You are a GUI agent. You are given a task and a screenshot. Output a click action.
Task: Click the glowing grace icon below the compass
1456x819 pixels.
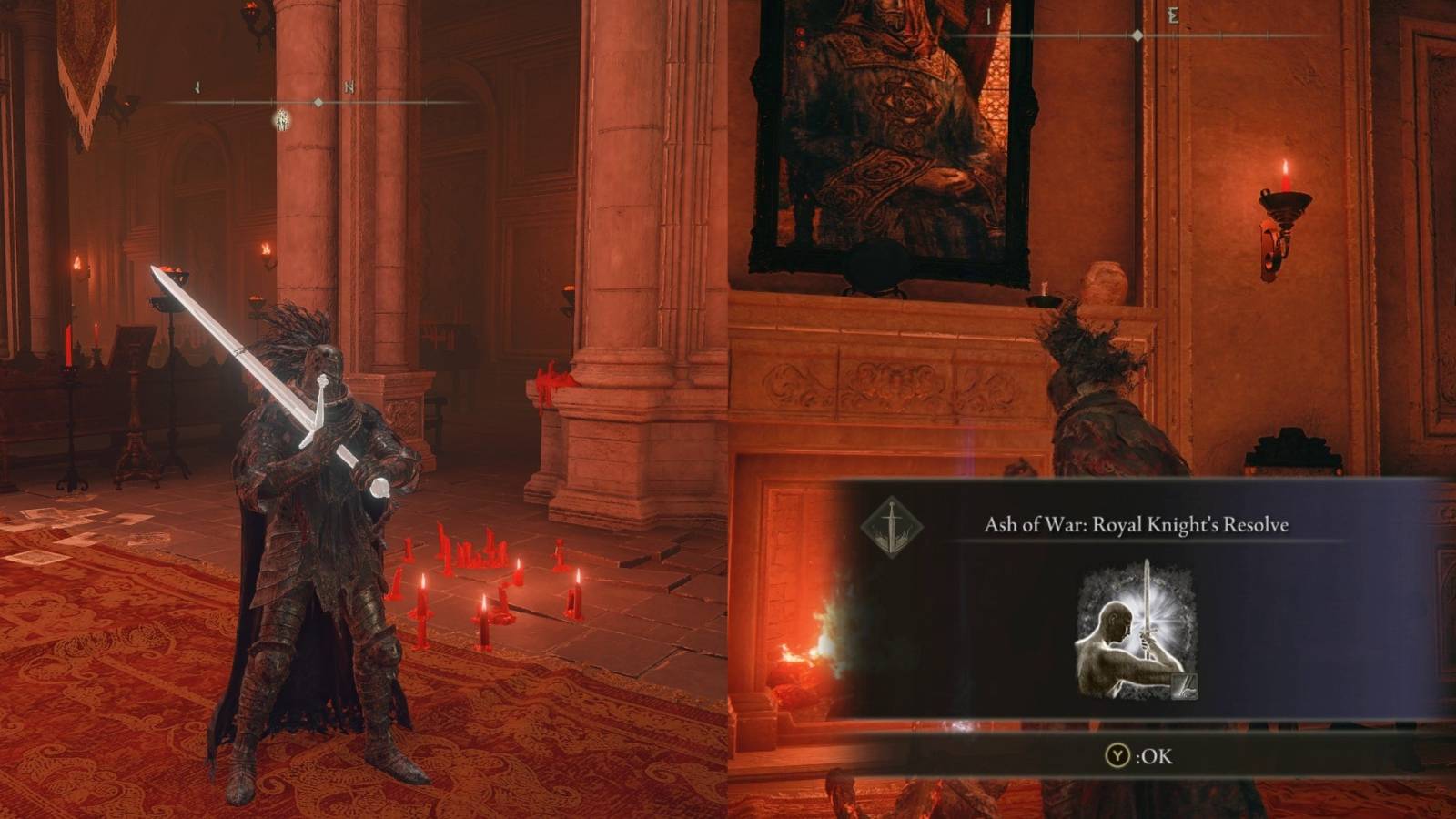coord(281,118)
